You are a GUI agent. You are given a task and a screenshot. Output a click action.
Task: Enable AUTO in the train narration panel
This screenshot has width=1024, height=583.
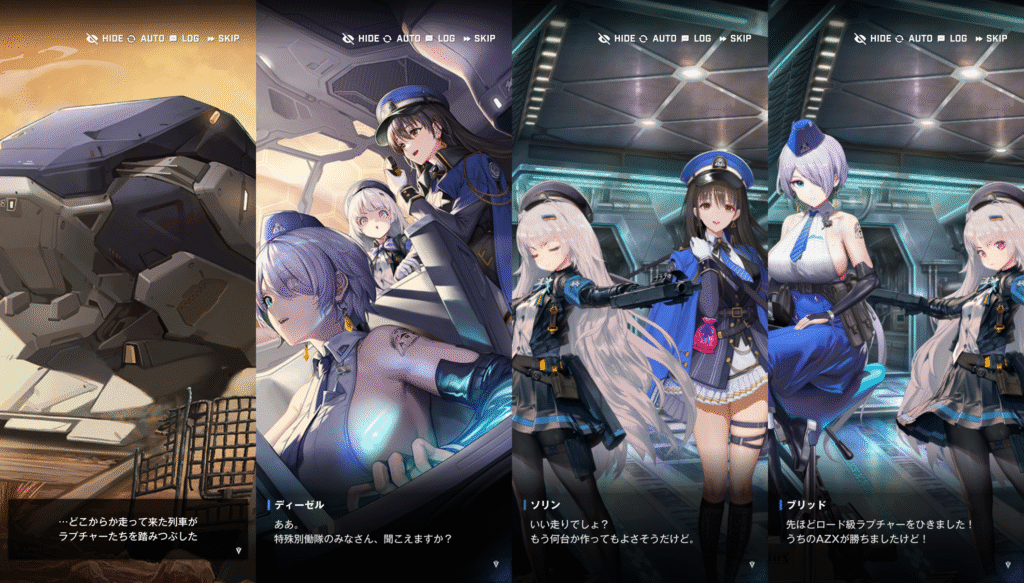[x=145, y=38]
